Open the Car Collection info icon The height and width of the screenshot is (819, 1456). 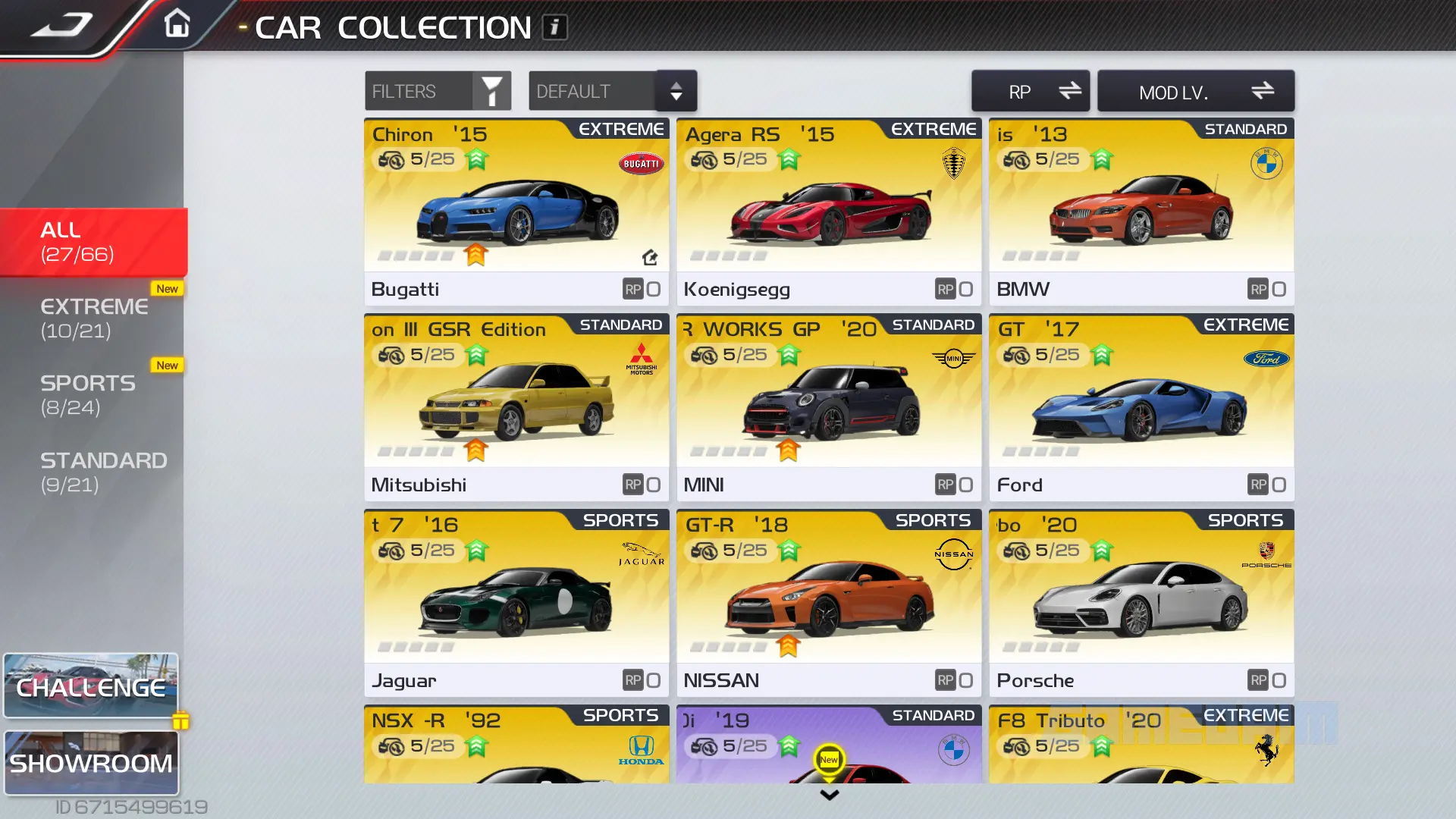554,27
